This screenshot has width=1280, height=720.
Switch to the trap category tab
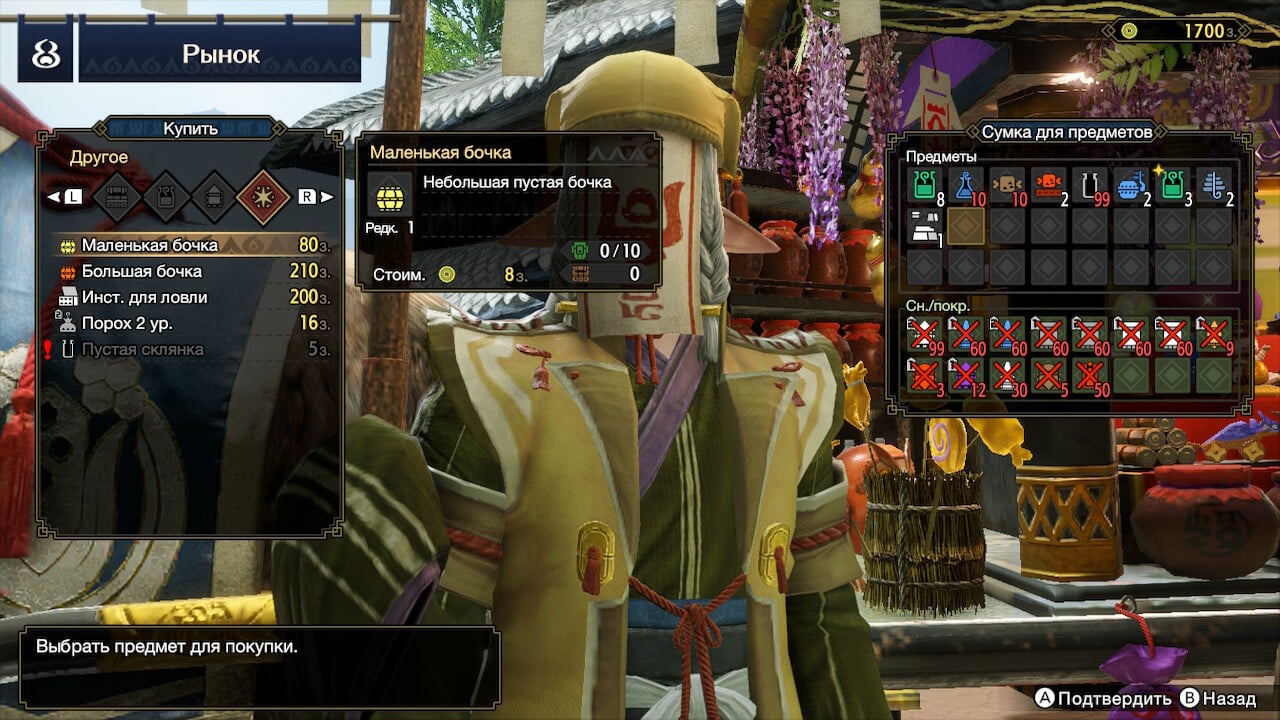pyautogui.click(x=167, y=196)
